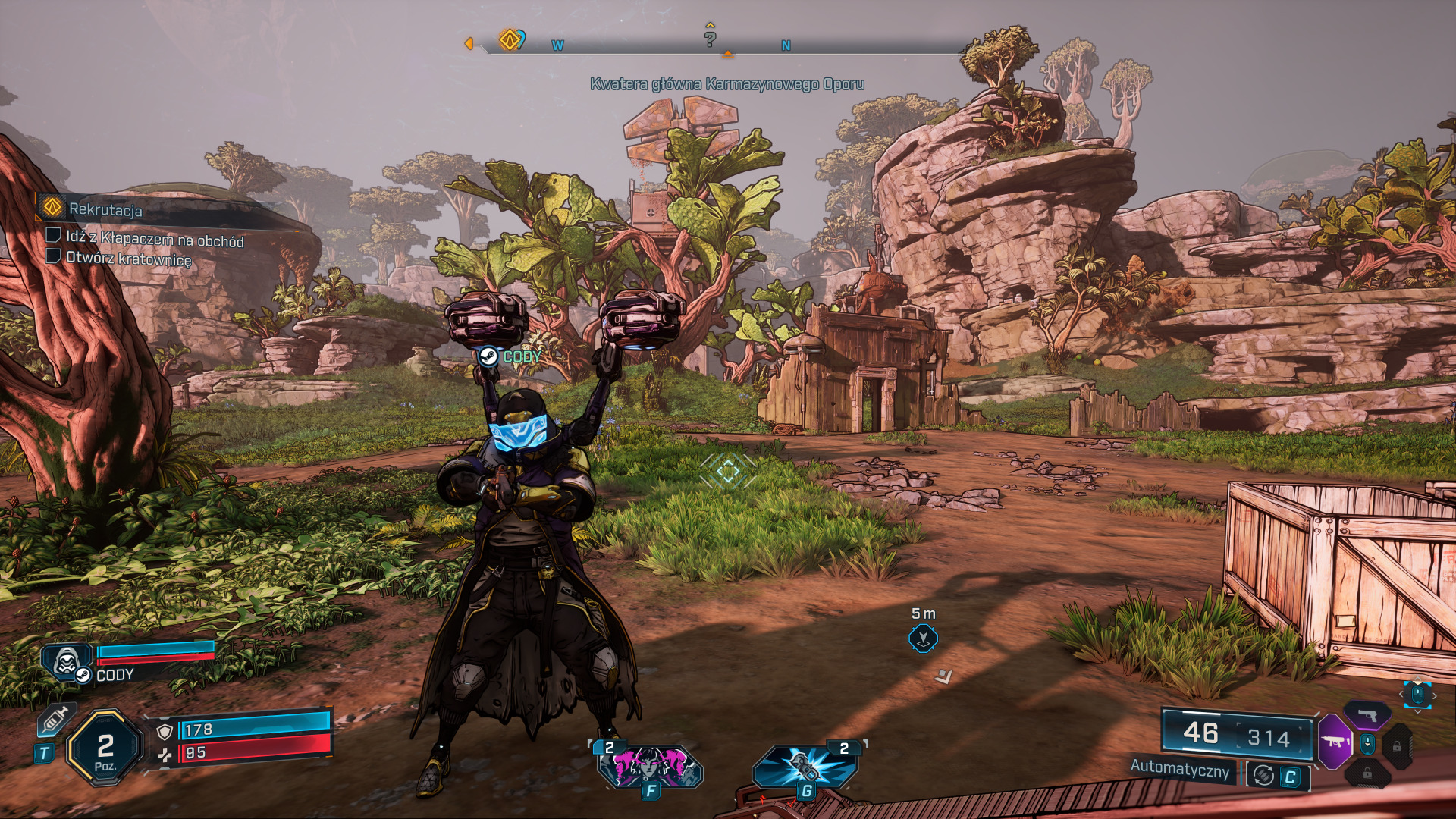Click the Otwórz kratownicę objective line

[127, 259]
